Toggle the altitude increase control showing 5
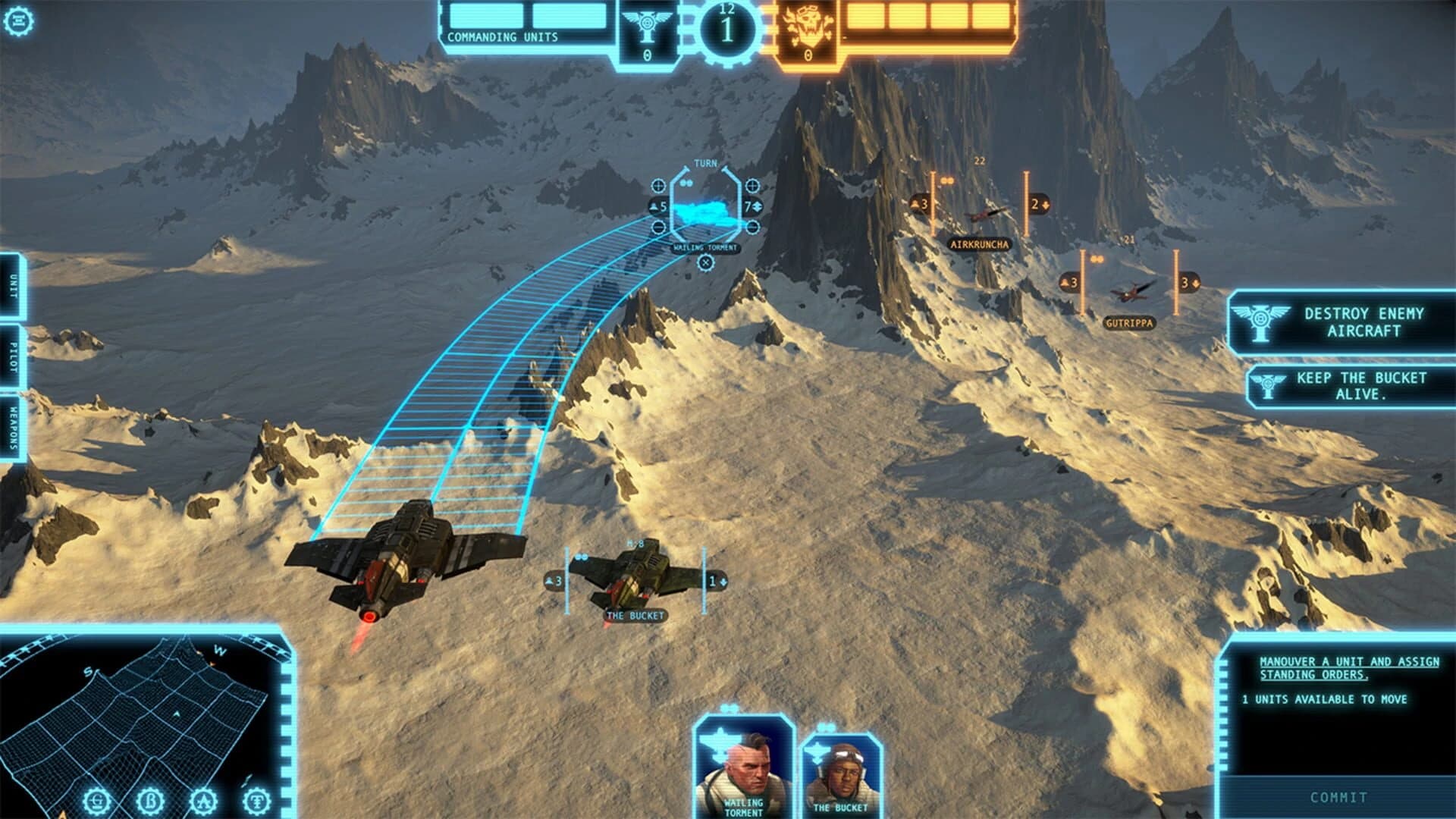This screenshot has width=1456, height=819. [x=657, y=206]
